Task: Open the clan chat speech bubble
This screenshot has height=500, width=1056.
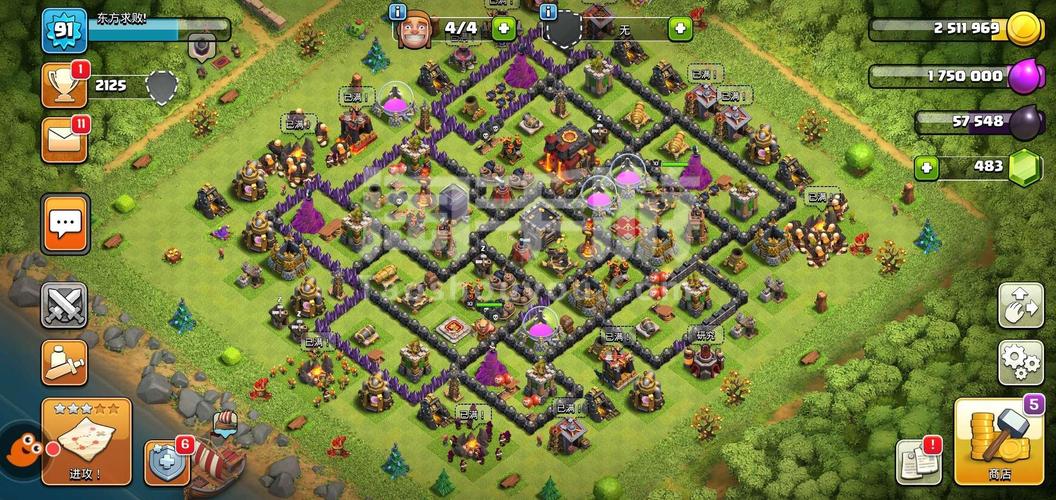Action: click(65, 223)
